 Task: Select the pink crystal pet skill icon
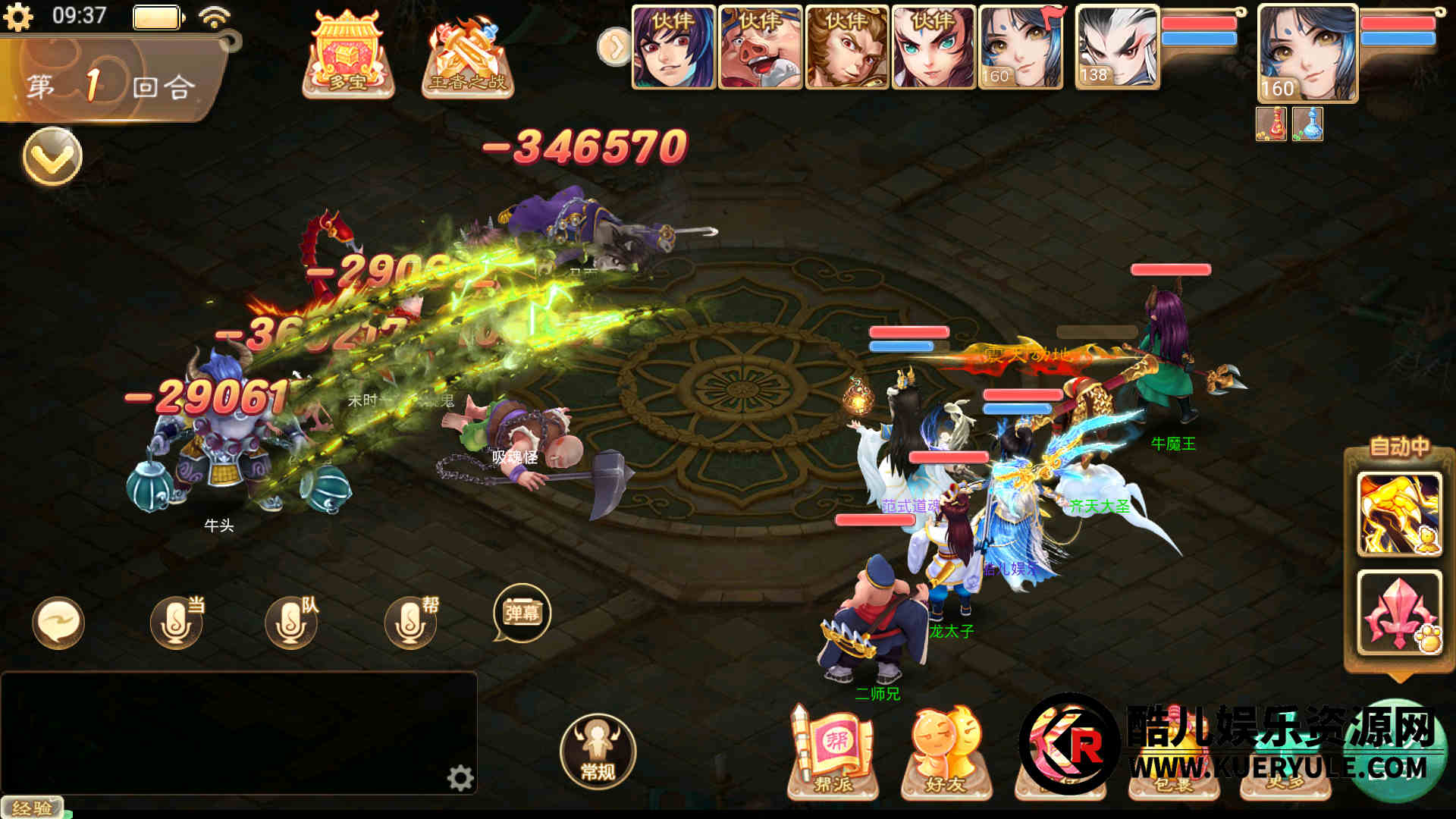click(x=1398, y=612)
